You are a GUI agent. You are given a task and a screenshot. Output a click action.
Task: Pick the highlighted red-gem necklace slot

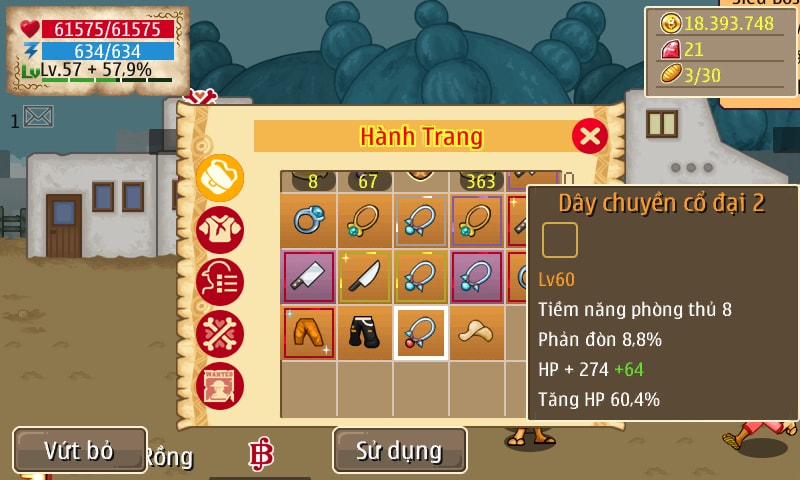420,333
